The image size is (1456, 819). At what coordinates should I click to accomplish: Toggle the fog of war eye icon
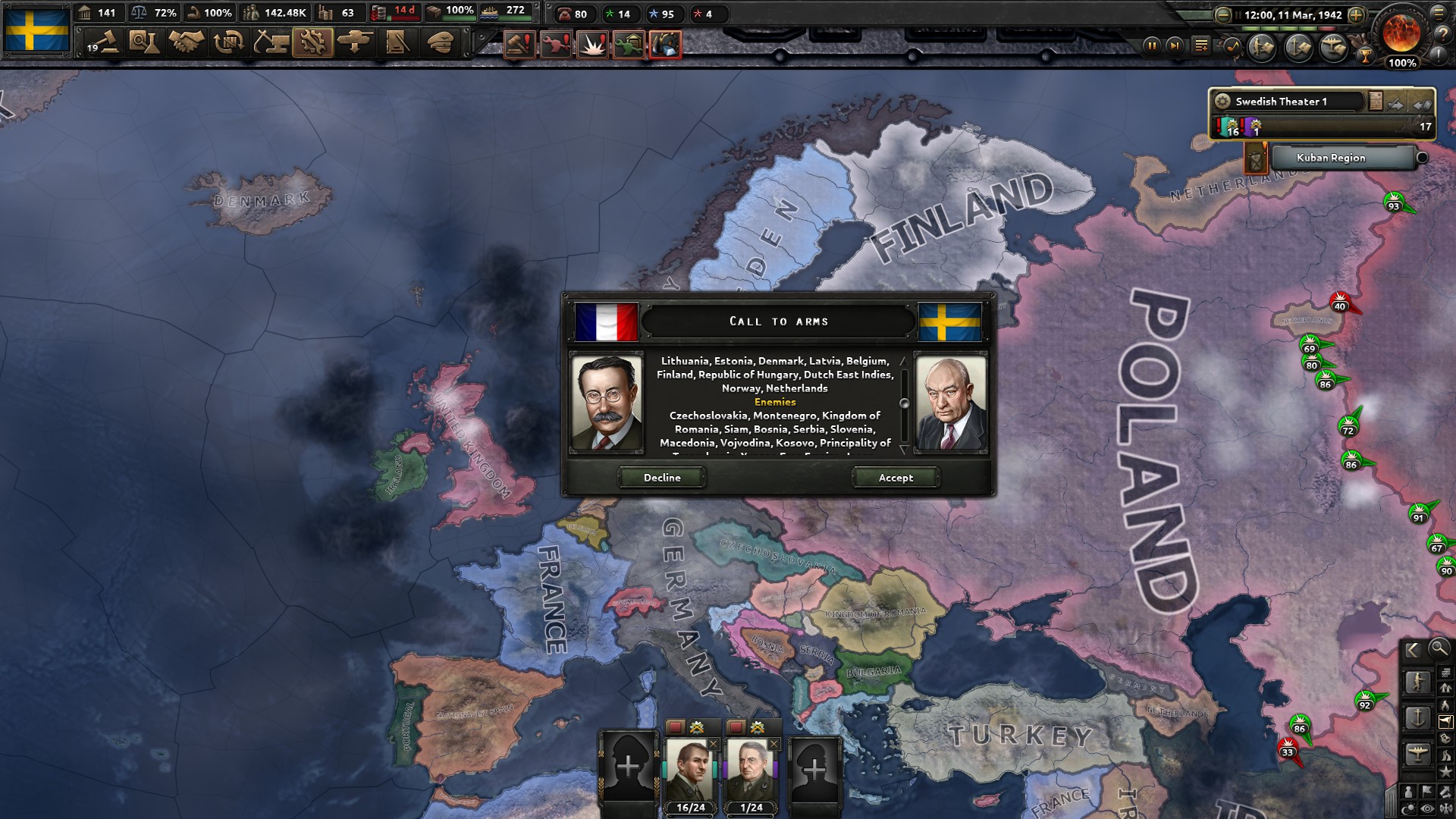1426,808
